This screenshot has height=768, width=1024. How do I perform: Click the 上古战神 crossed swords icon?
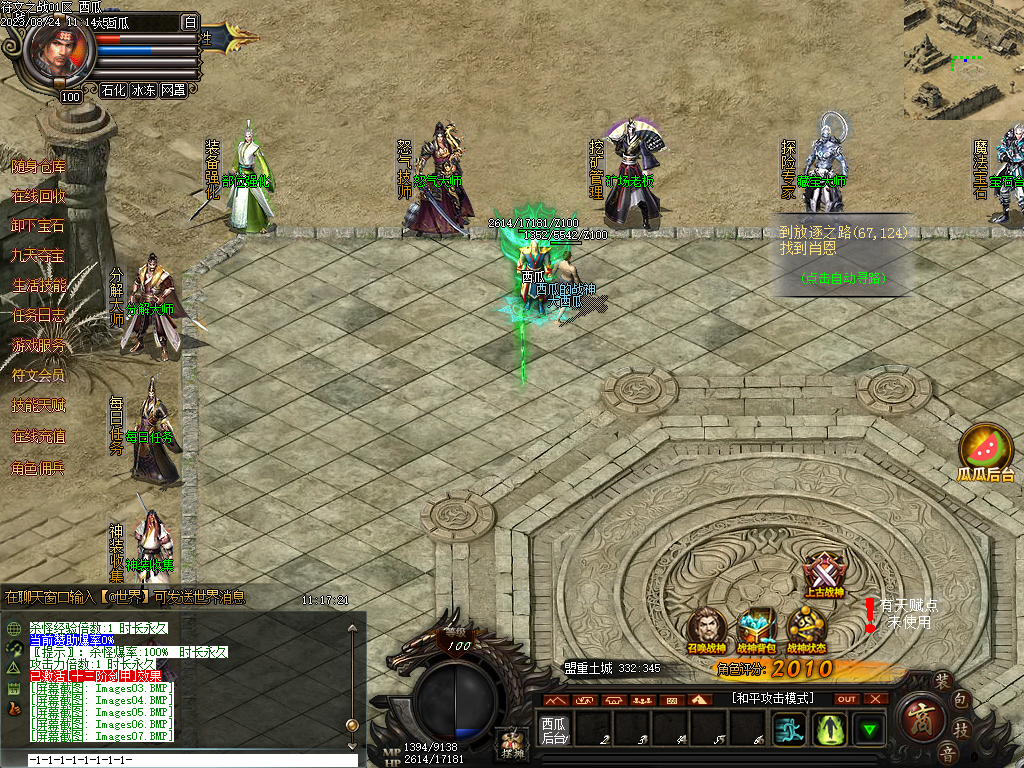click(x=824, y=574)
